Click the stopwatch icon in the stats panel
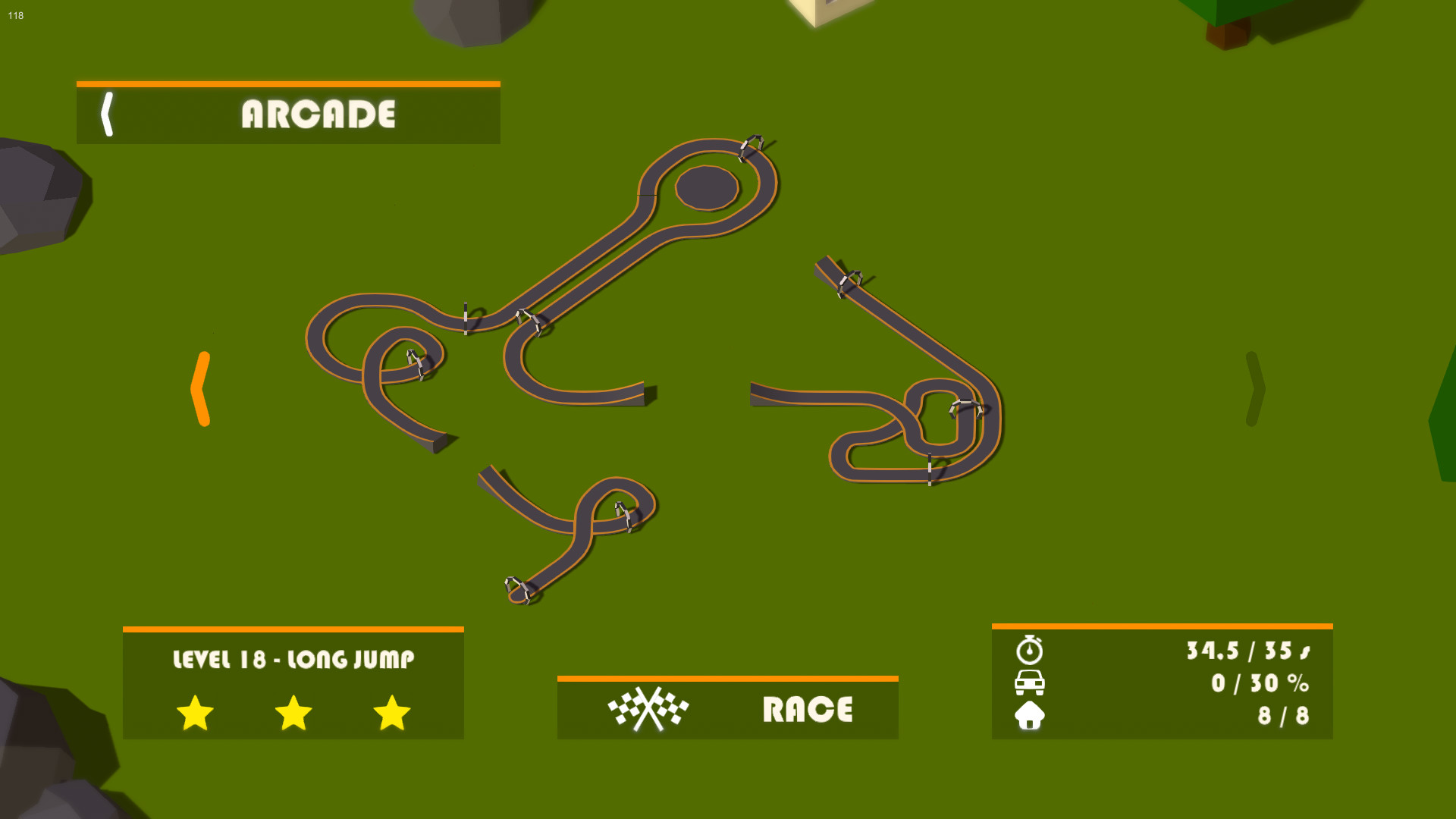This screenshot has height=819, width=1456. [x=1029, y=650]
